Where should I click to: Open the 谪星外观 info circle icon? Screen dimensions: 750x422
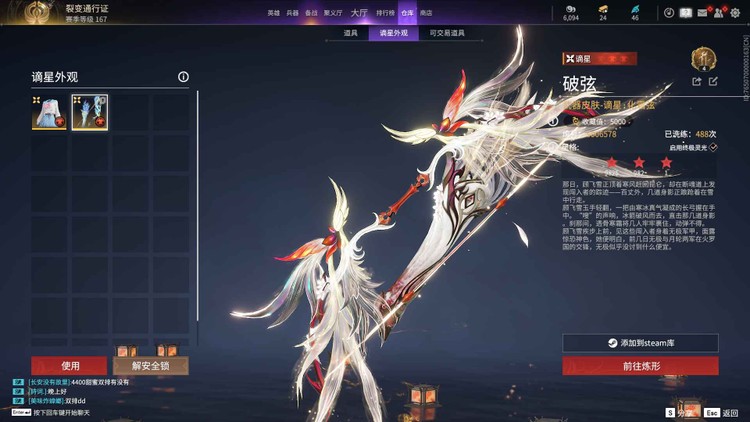pyautogui.click(x=183, y=77)
